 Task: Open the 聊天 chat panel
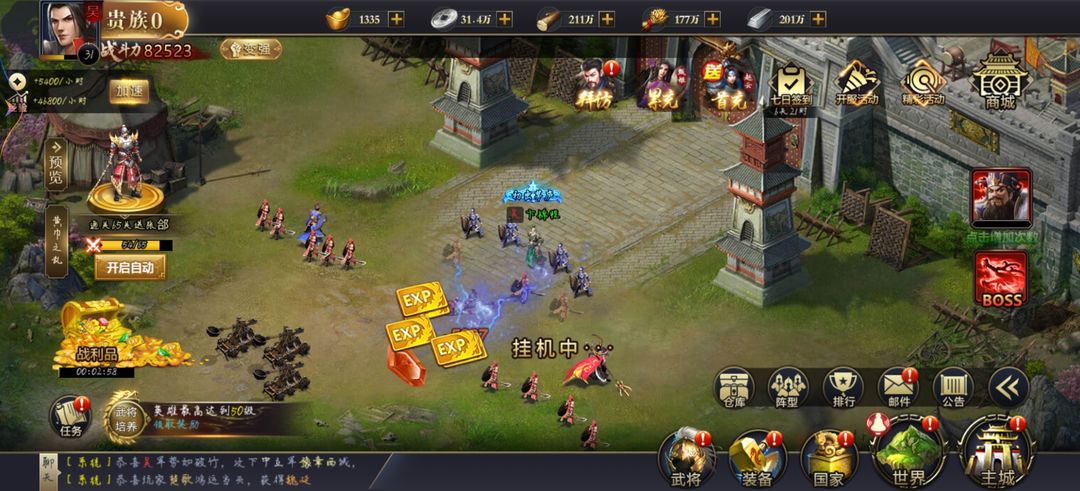coord(47,472)
